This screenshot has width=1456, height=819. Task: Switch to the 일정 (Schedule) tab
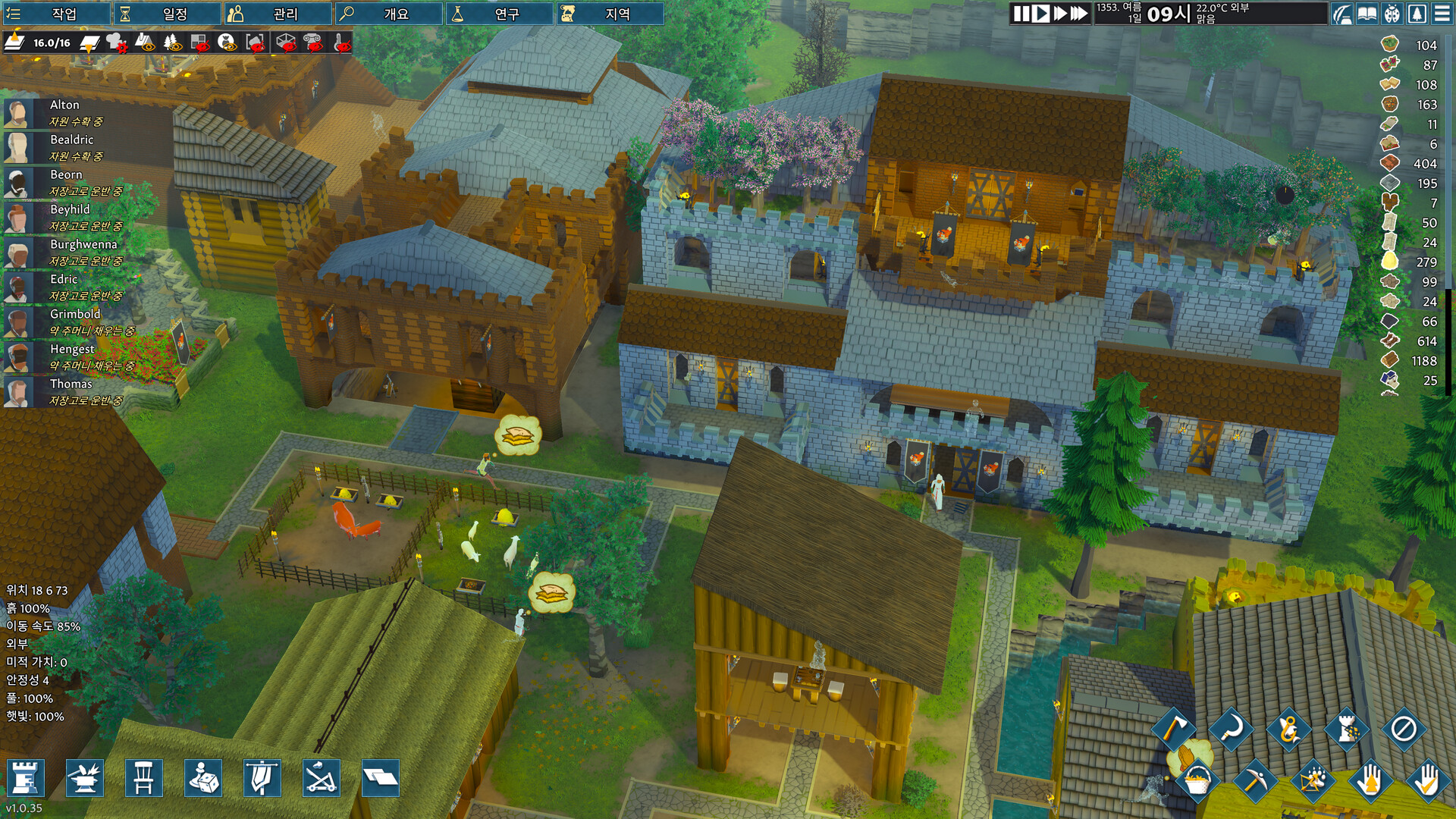point(167,14)
